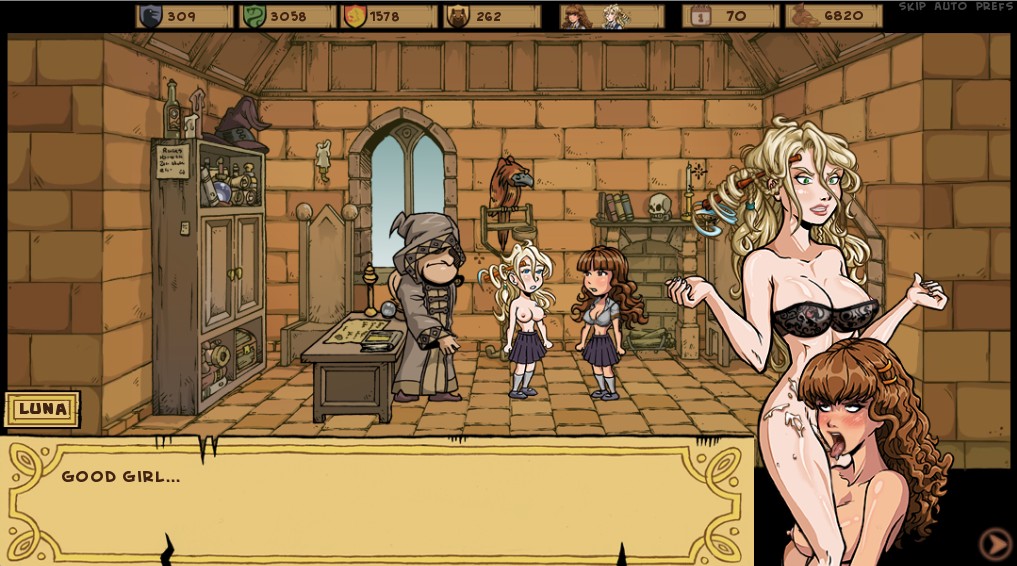This screenshot has height=566, width=1017.
Task: Click the dialogue text box to continue
Action: pos(380,500)
